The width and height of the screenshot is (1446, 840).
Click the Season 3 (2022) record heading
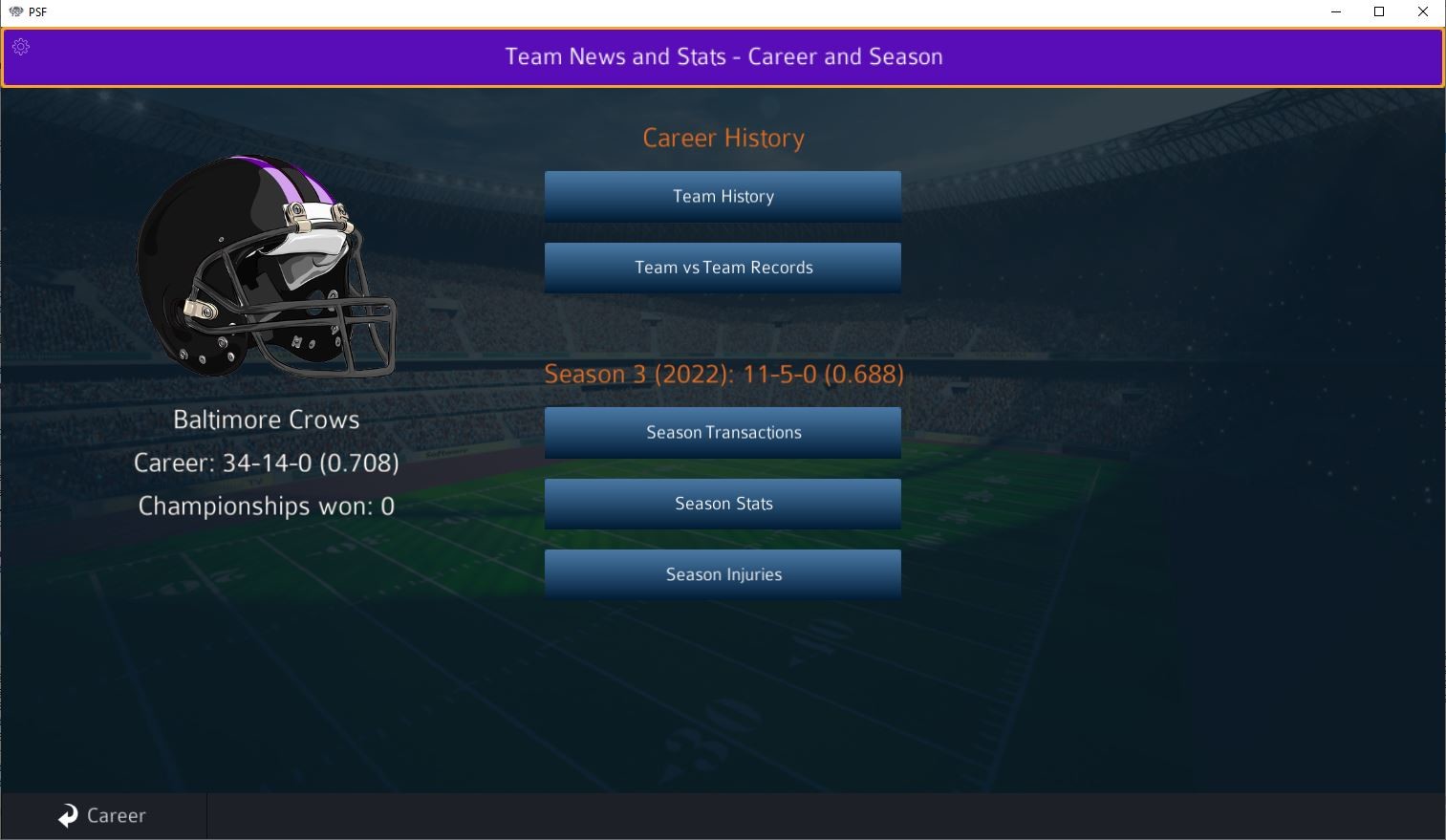point(723,374)
